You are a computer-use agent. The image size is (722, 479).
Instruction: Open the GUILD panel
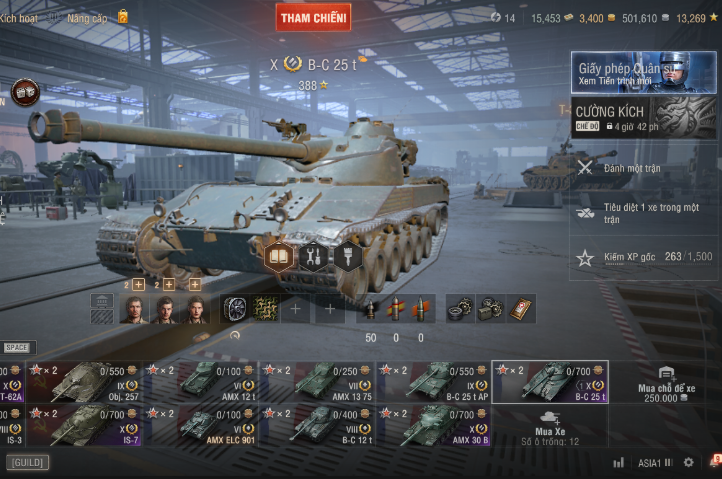(x=27, y=463)
